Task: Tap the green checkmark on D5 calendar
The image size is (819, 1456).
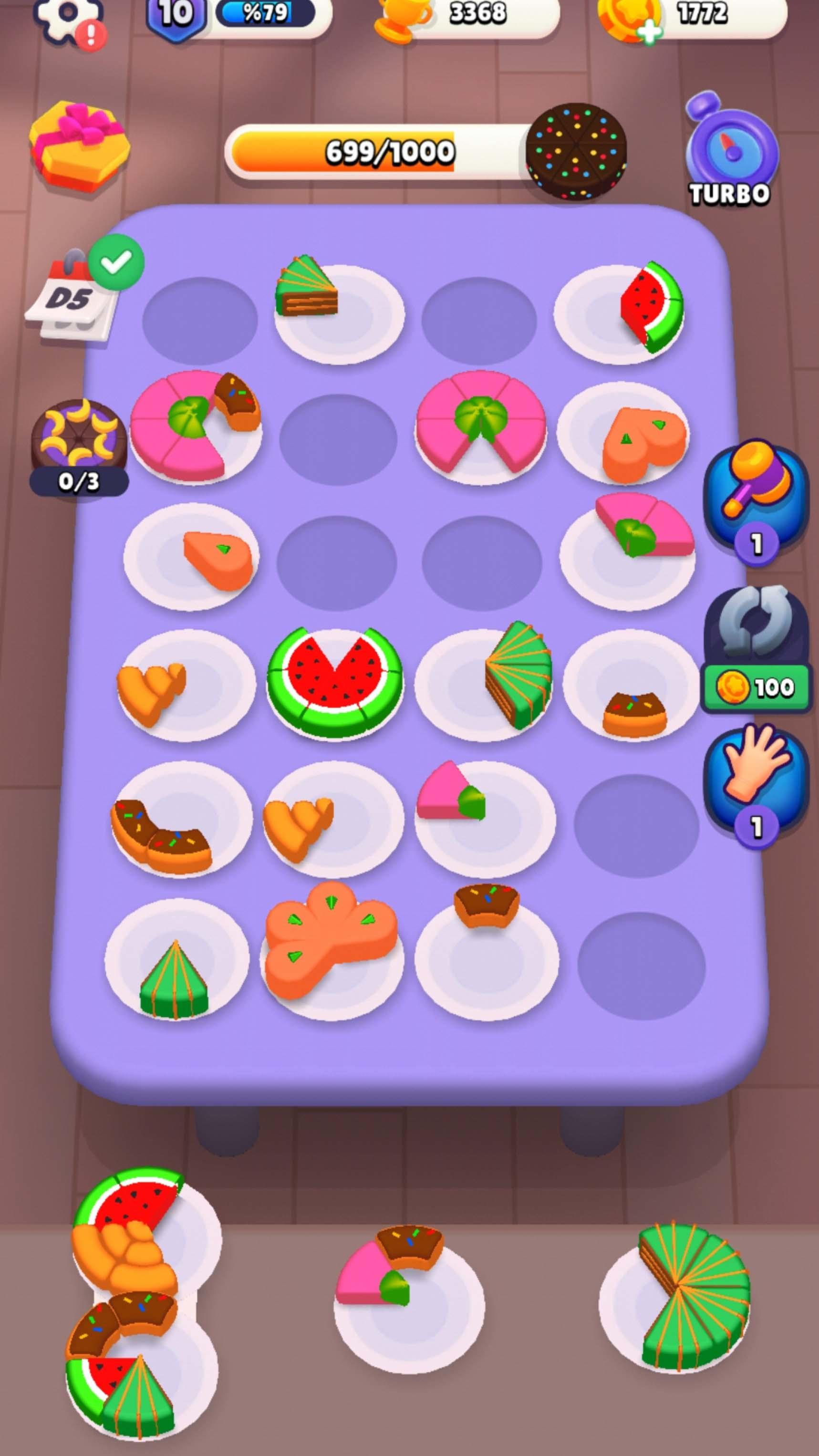Action: [x=116, y=260]
